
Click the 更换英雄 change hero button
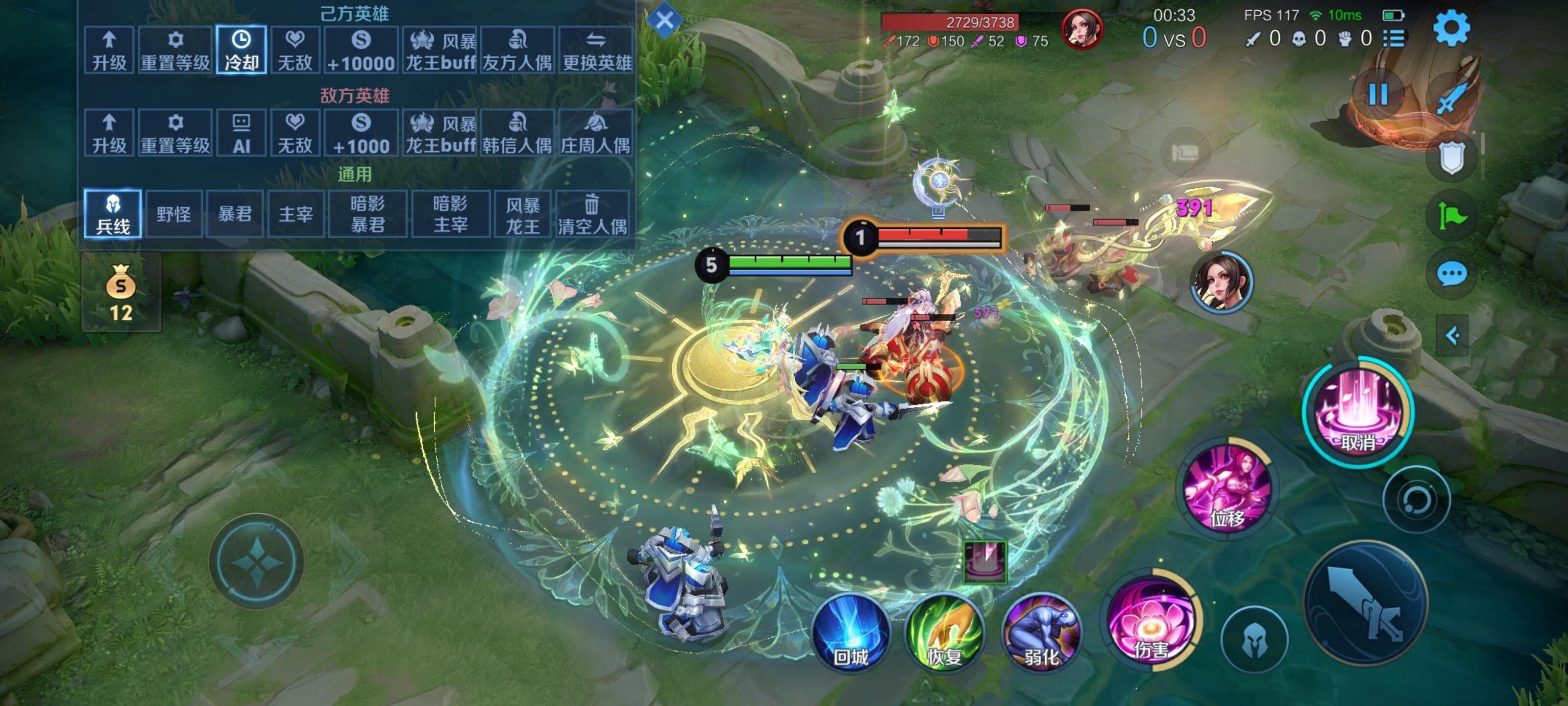pos(596,50)
